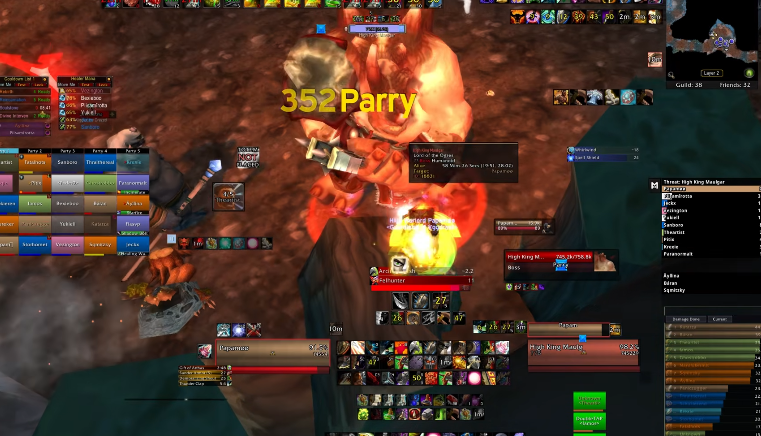Select Sanboro in the raid frames
Image resolution: width=761 pixels, height=436 pixels.
coord(67,163)
